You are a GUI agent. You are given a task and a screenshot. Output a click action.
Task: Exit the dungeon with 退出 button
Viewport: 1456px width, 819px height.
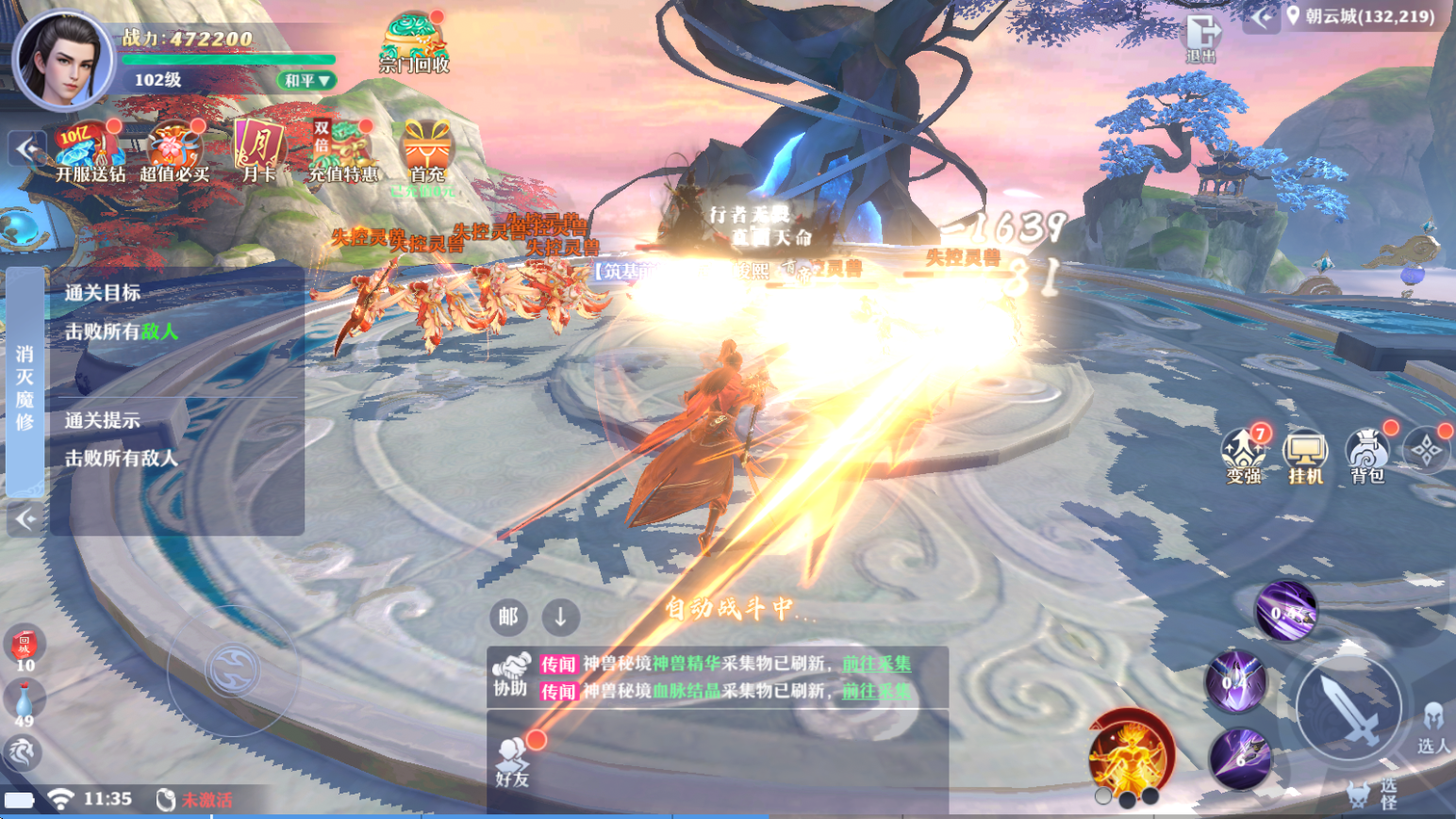click(1201, 38)
